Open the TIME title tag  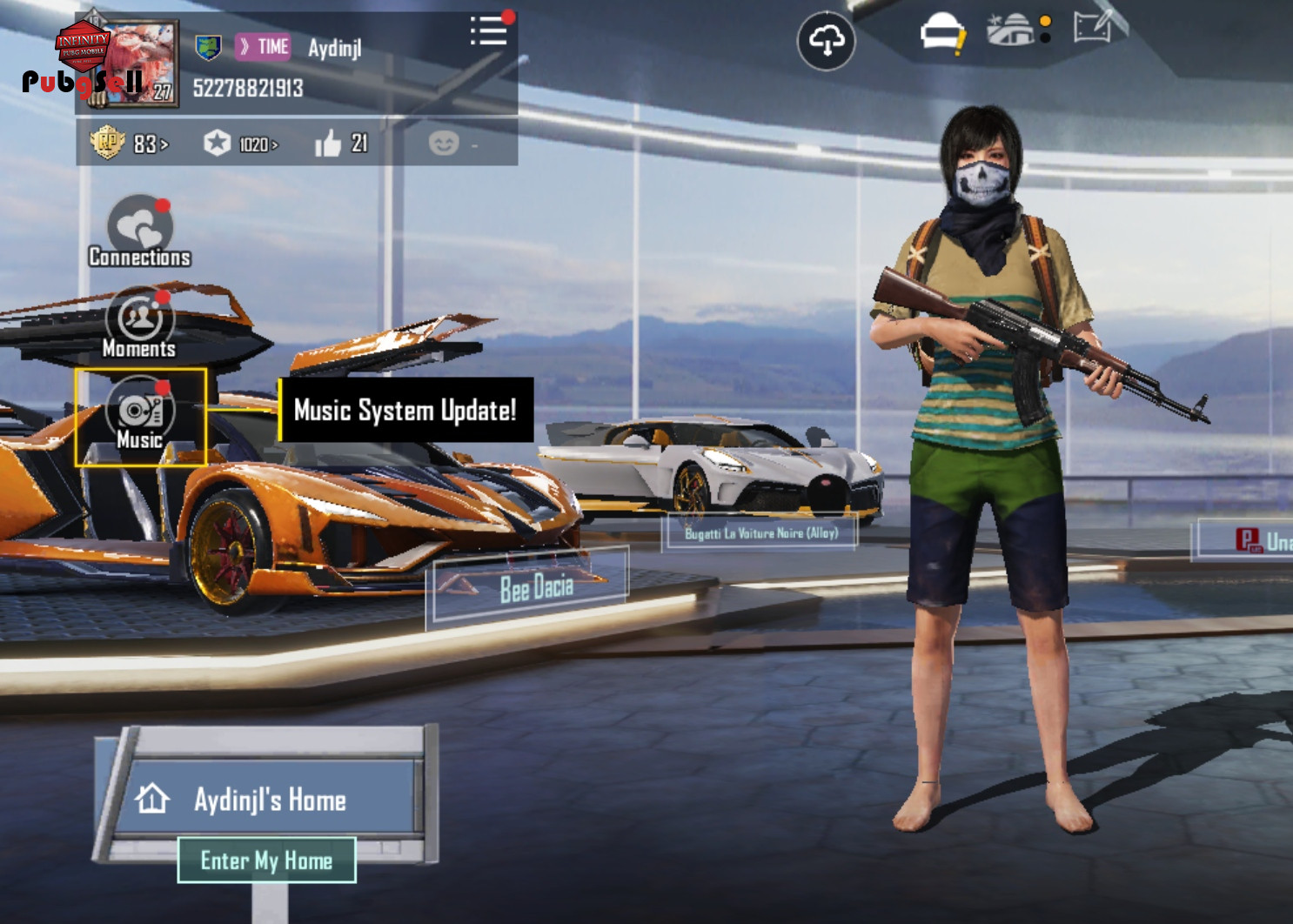[264, 47]
